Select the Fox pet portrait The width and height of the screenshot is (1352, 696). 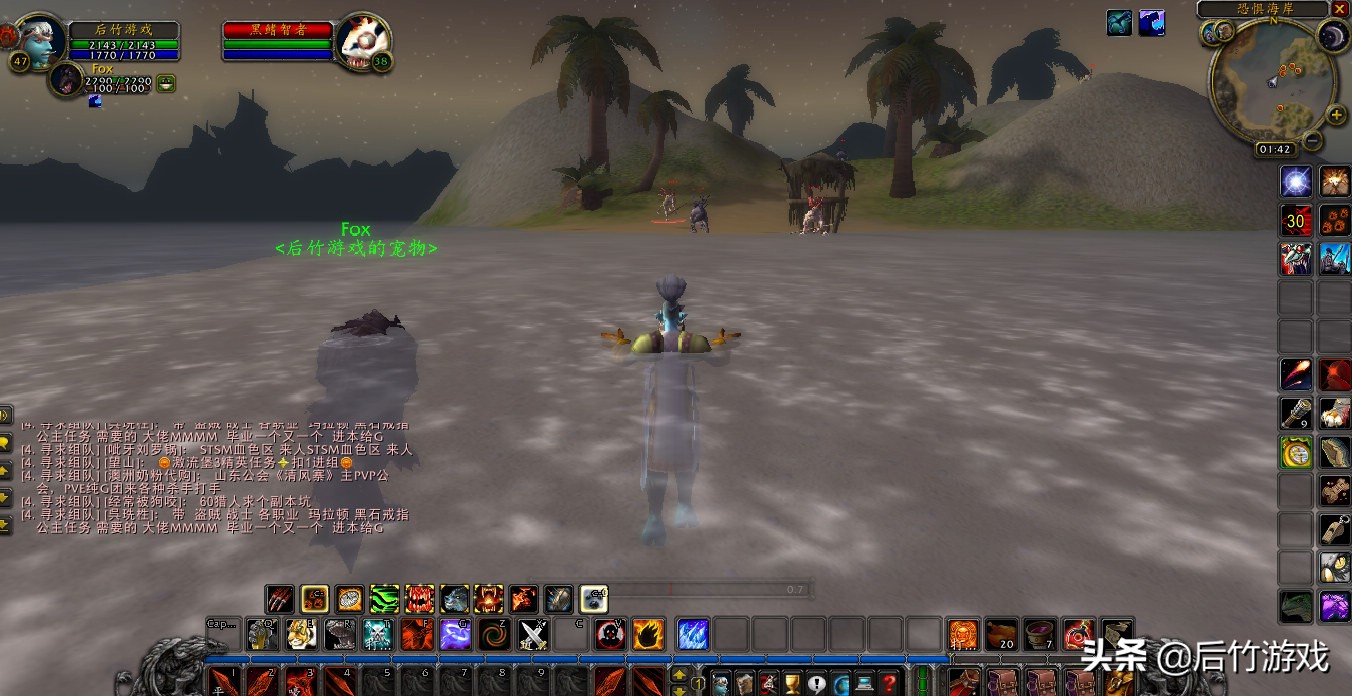coord(66,80)
